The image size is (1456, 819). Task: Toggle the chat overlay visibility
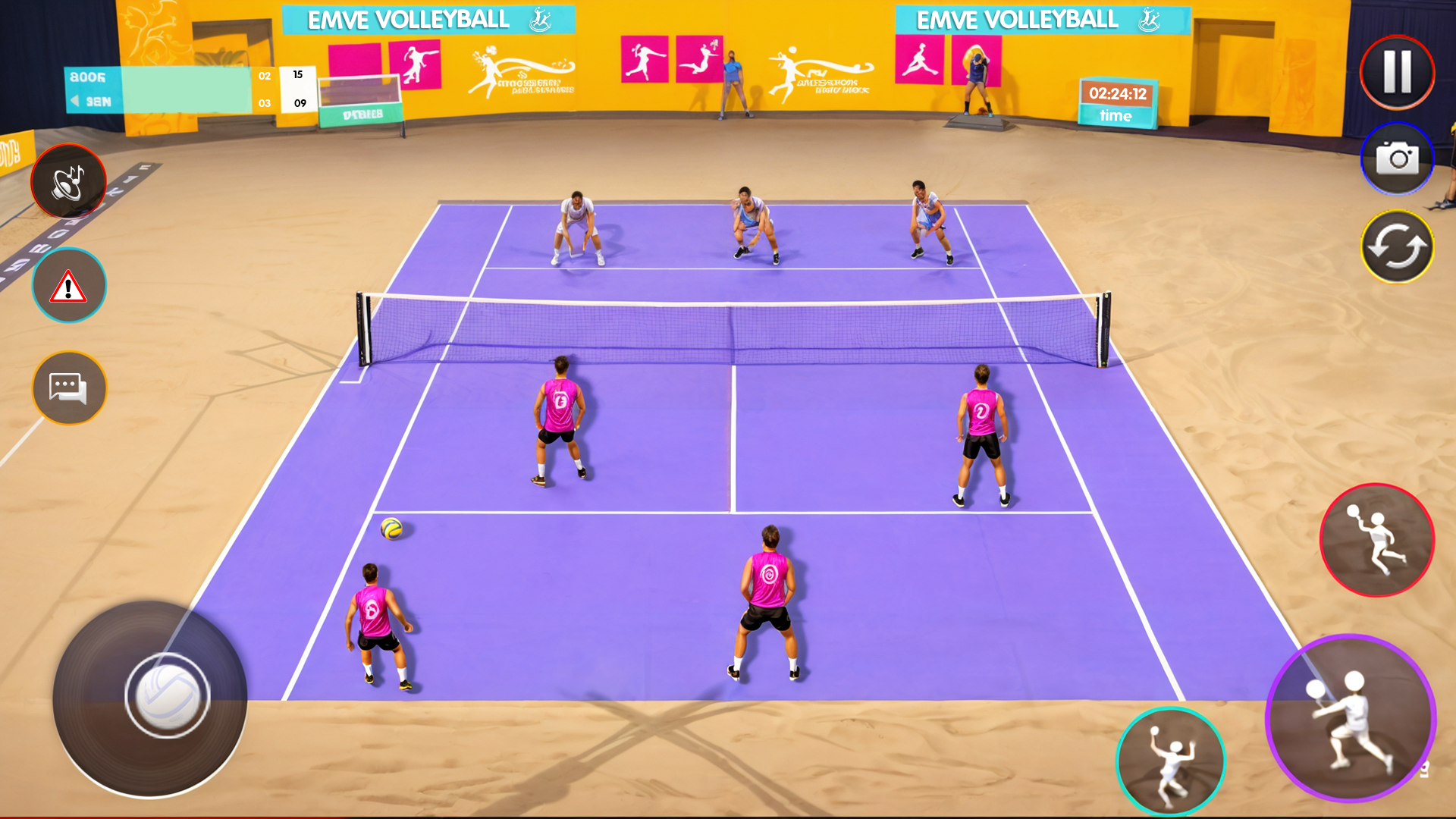click(68, 388)
